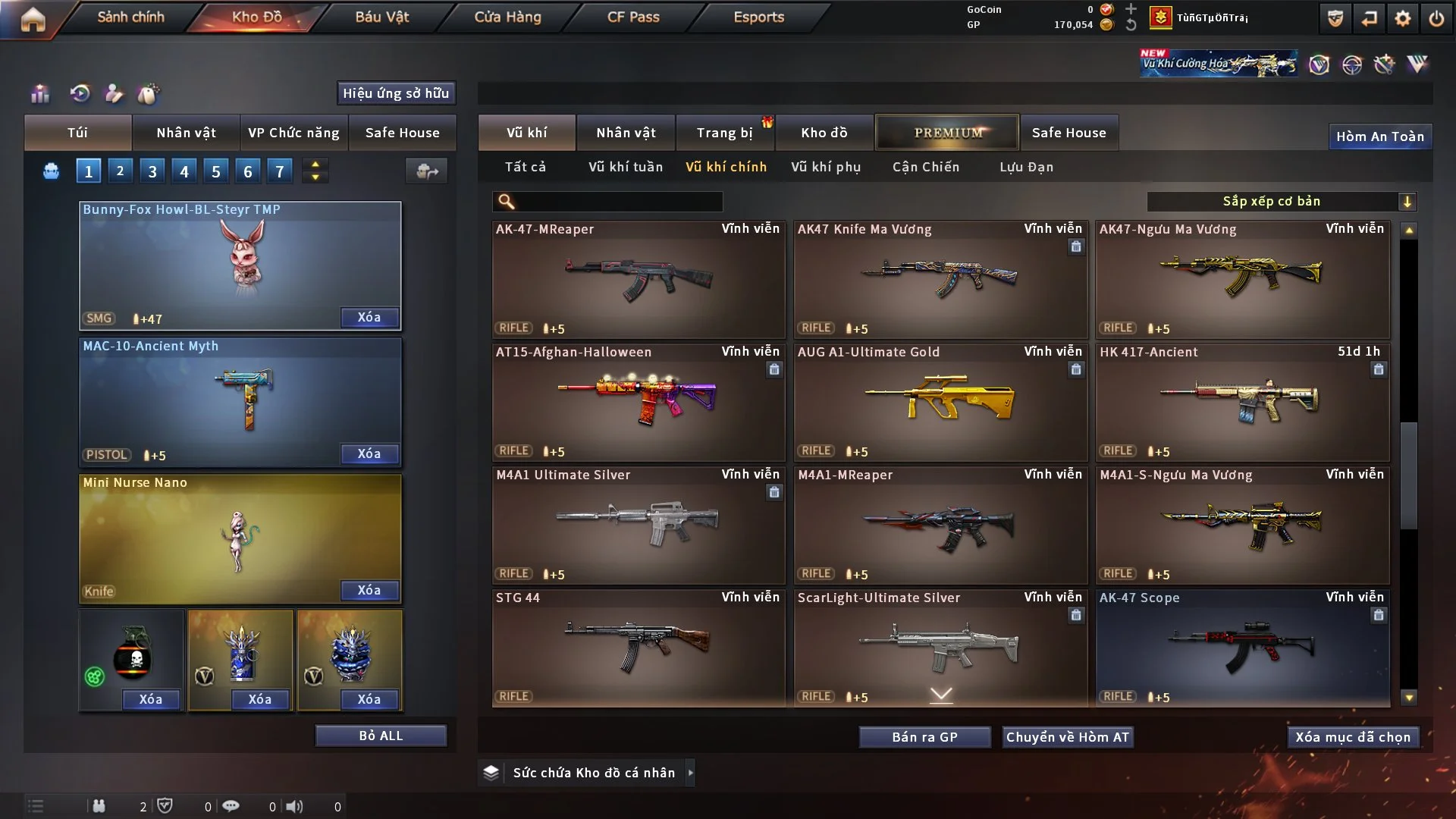Image resolution: width=1456 pixels, height=819 pixels.
Task: Pick the M4A1-S-Ngưu Ma Vương rifle
Action: click(1242, 525)
